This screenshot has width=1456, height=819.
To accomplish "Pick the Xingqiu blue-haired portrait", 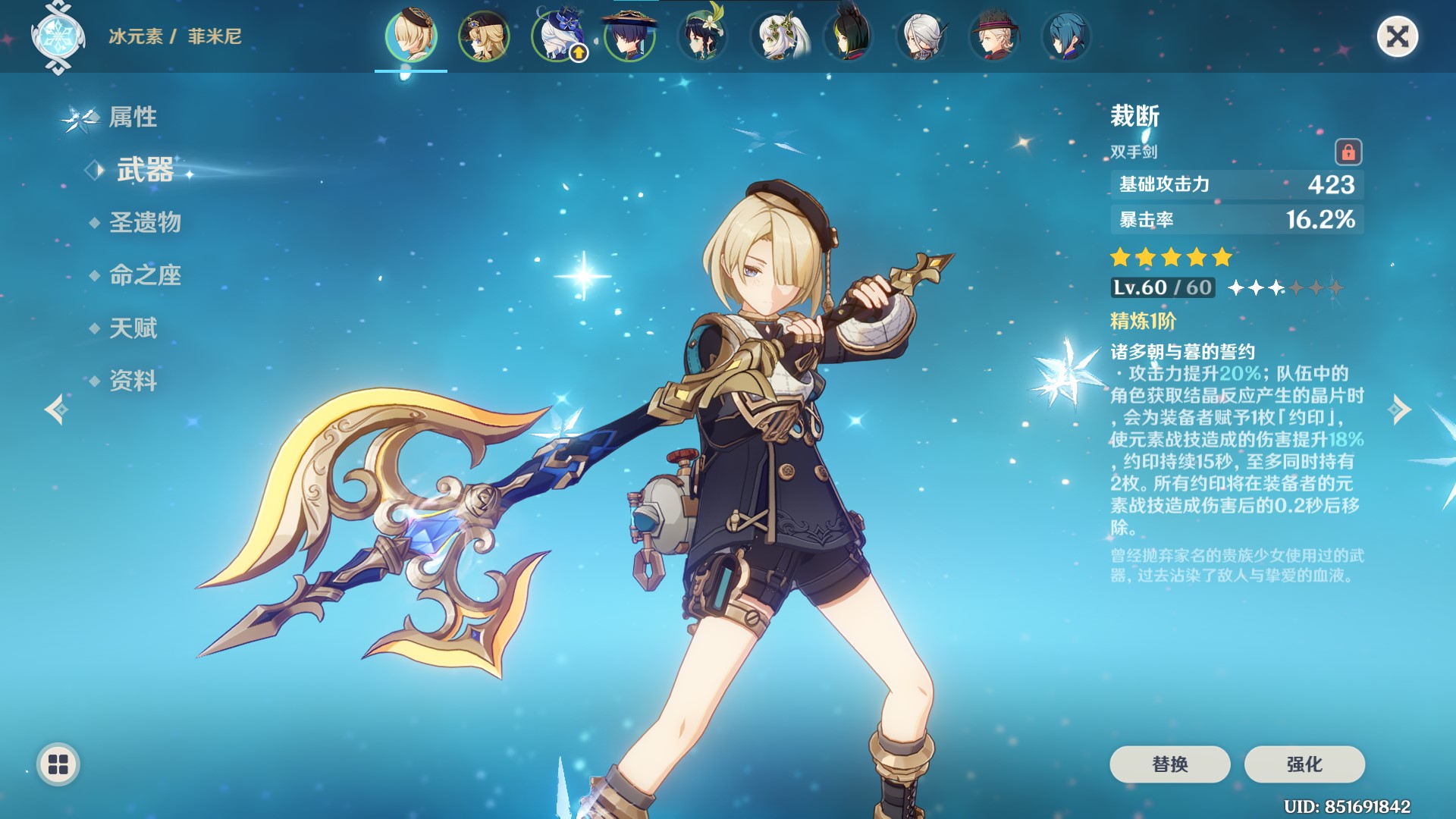I will click(x=1066, y=36).
